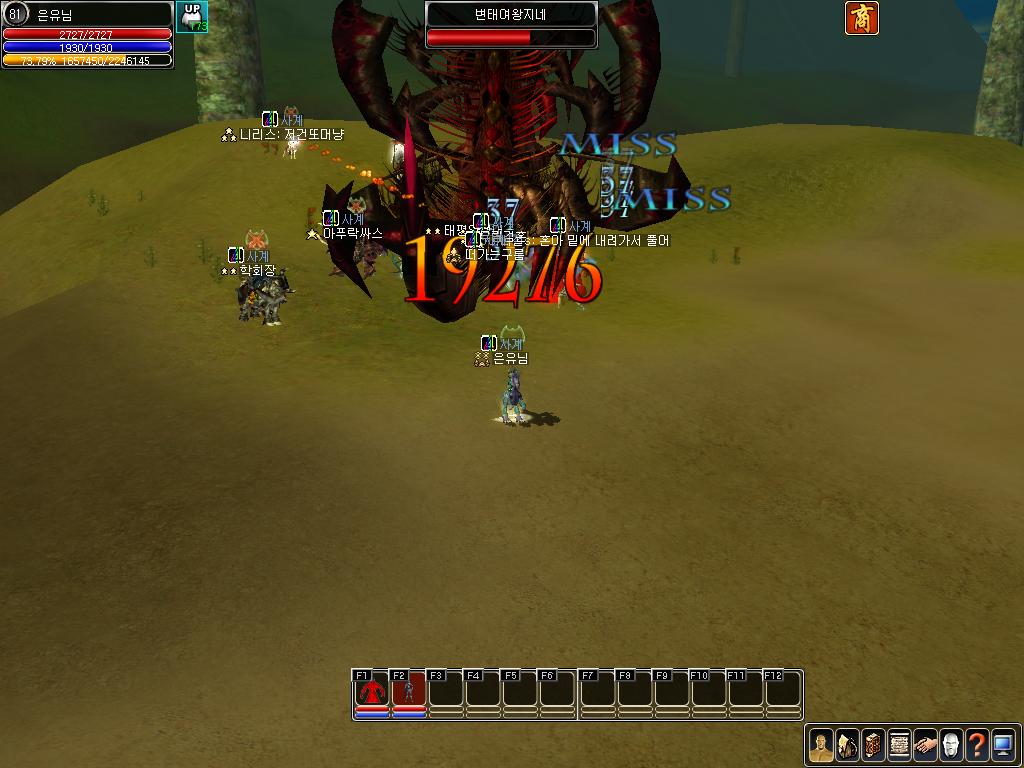Use the F2 hotbar skill with the standing figure
Image resolution: width=1024 pixels, height=768 pixels.
click(x=408, y=691)
